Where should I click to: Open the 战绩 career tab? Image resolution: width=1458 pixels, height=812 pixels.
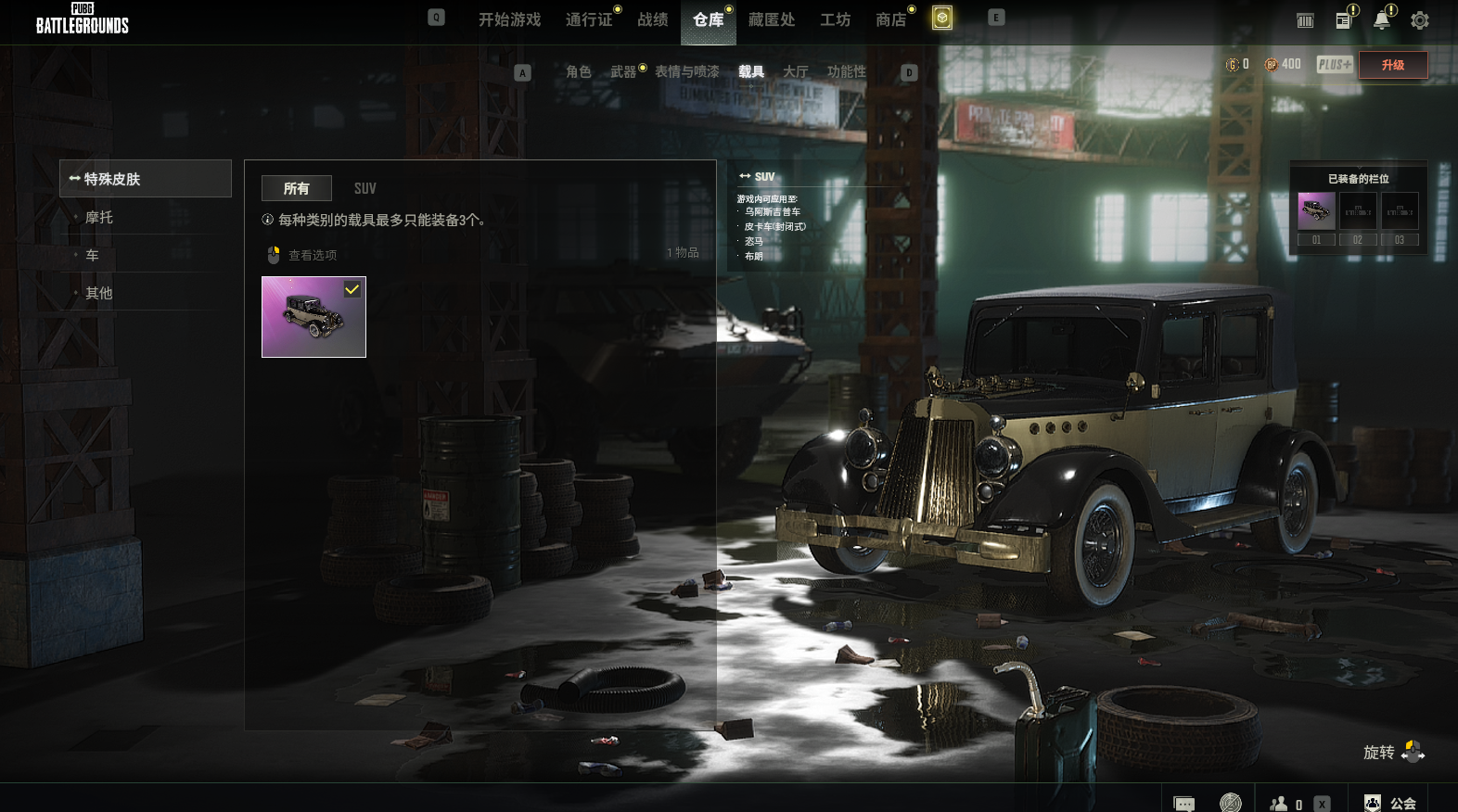653,19
